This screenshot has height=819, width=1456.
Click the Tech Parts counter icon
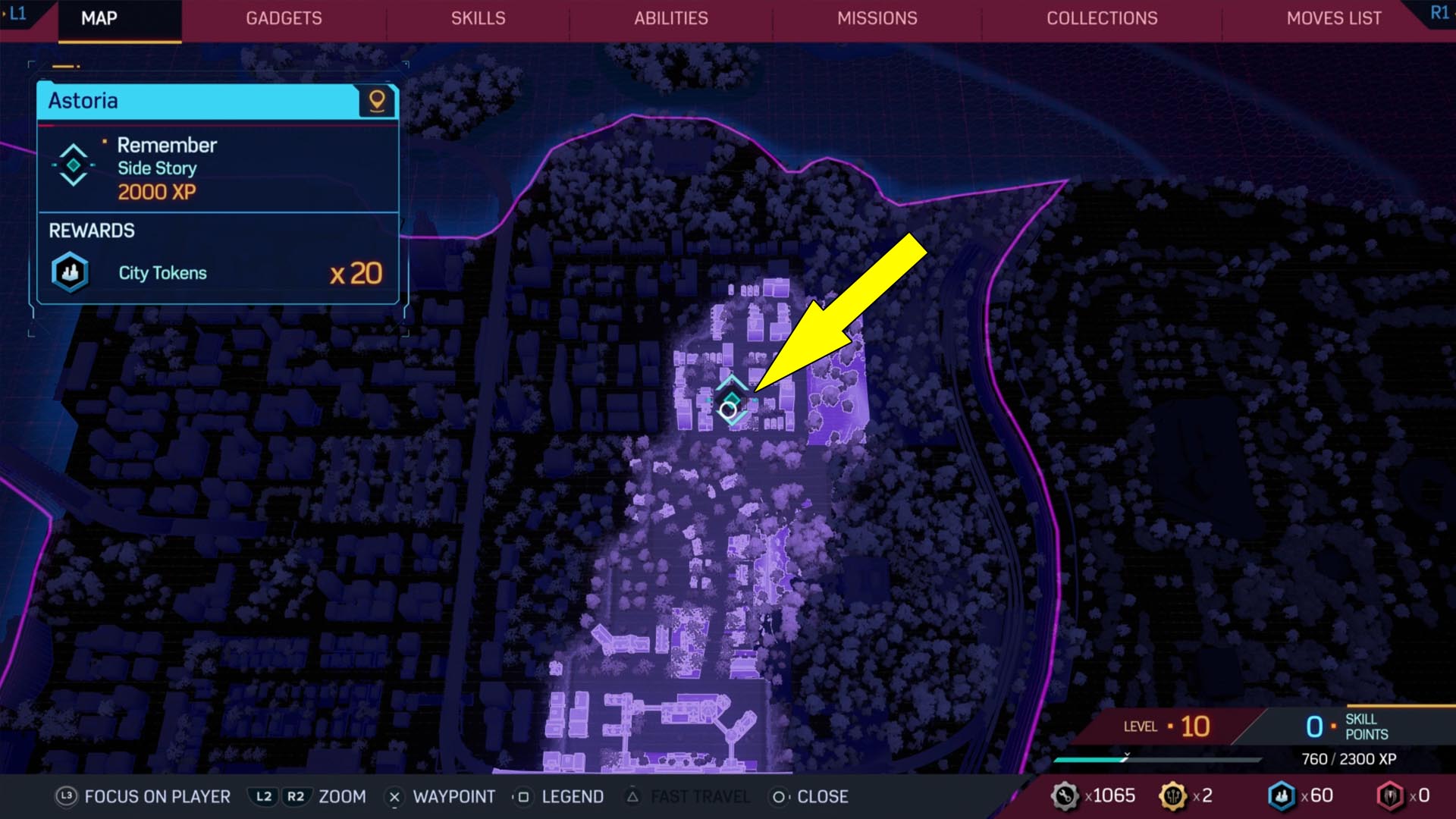1065,795
